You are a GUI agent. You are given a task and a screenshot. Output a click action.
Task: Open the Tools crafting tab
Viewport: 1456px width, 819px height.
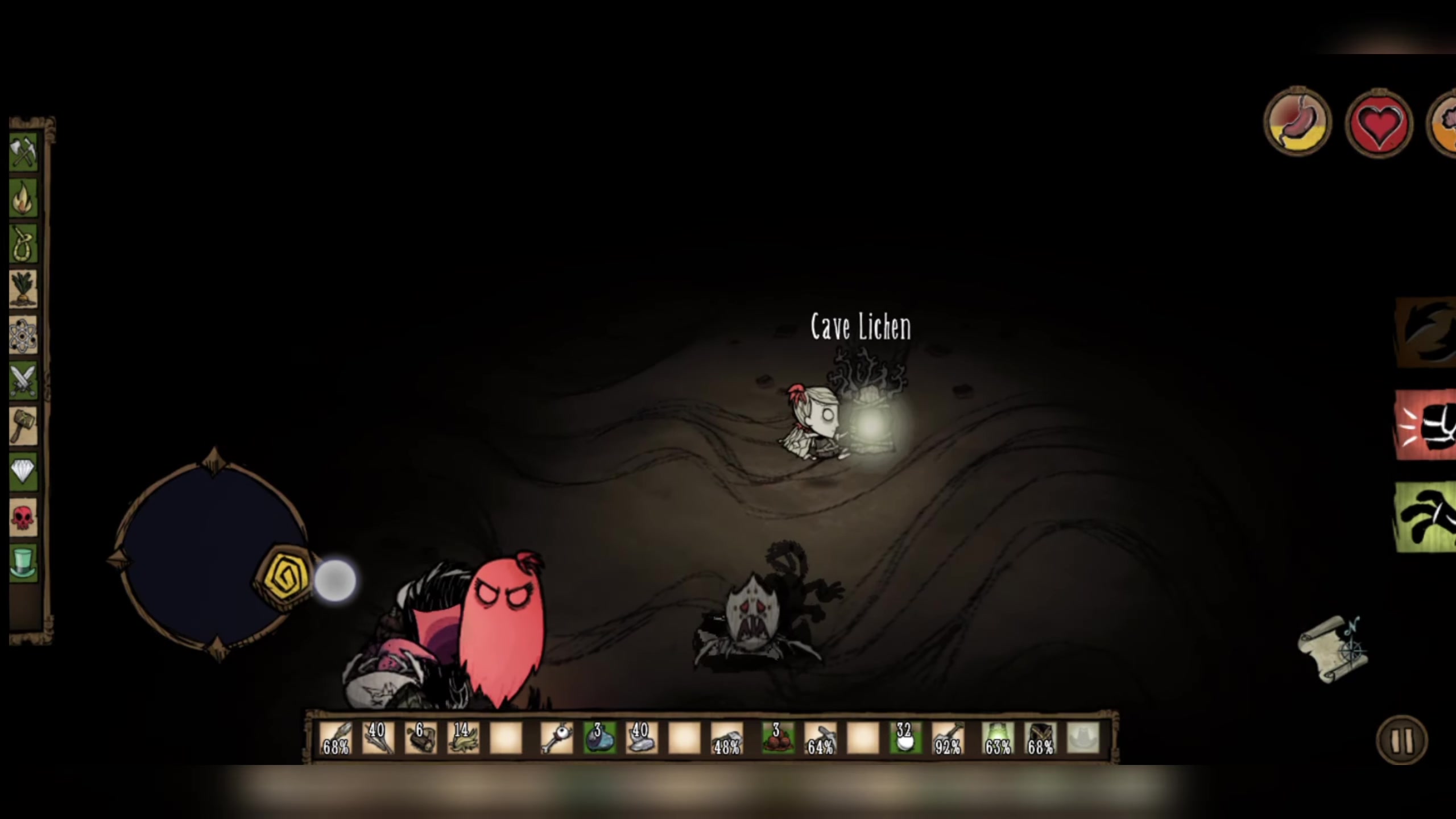point(23,152)
